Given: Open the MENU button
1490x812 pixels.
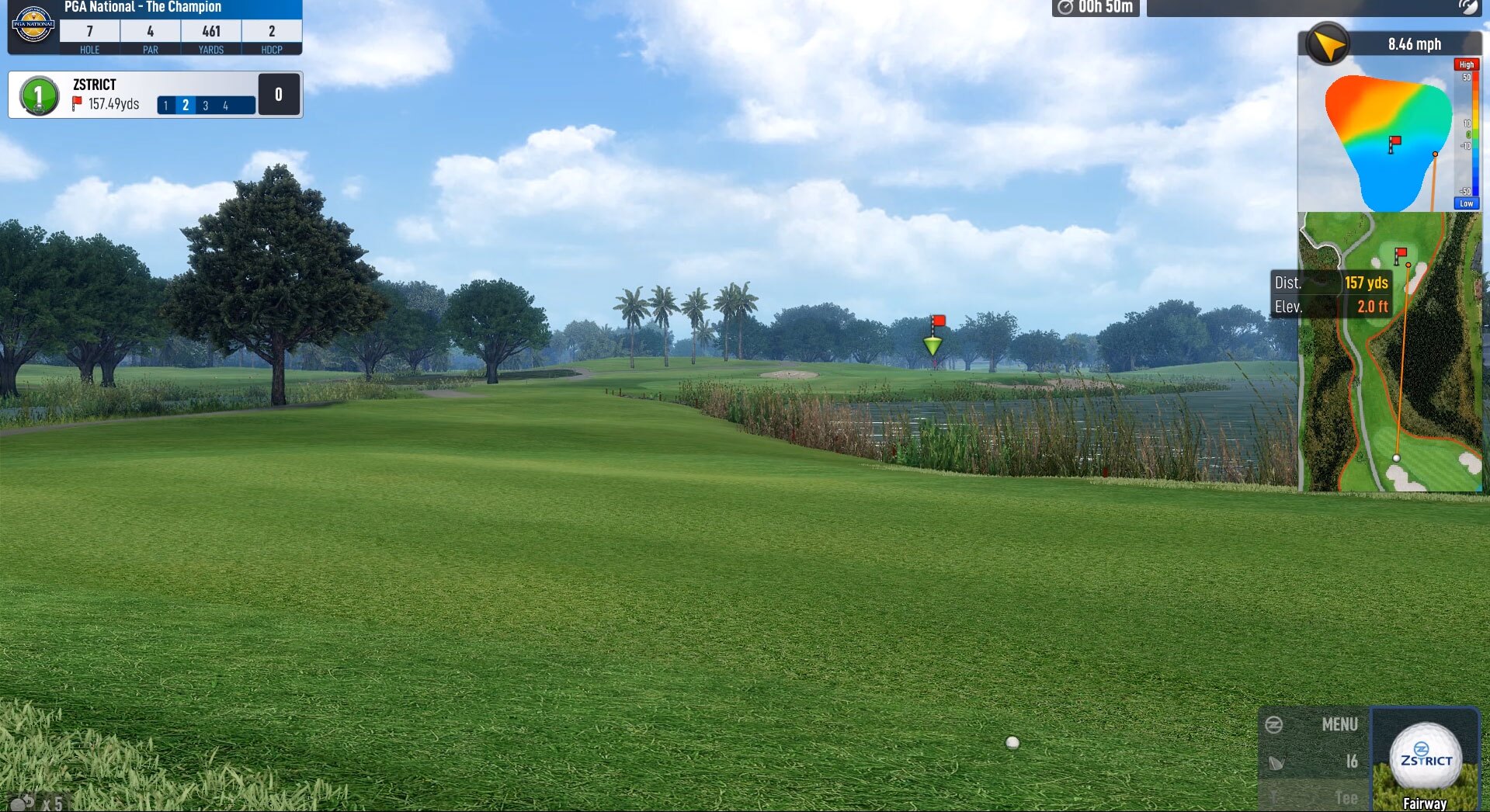Looking at the screenshot, I should click(x=1315, y=724).
